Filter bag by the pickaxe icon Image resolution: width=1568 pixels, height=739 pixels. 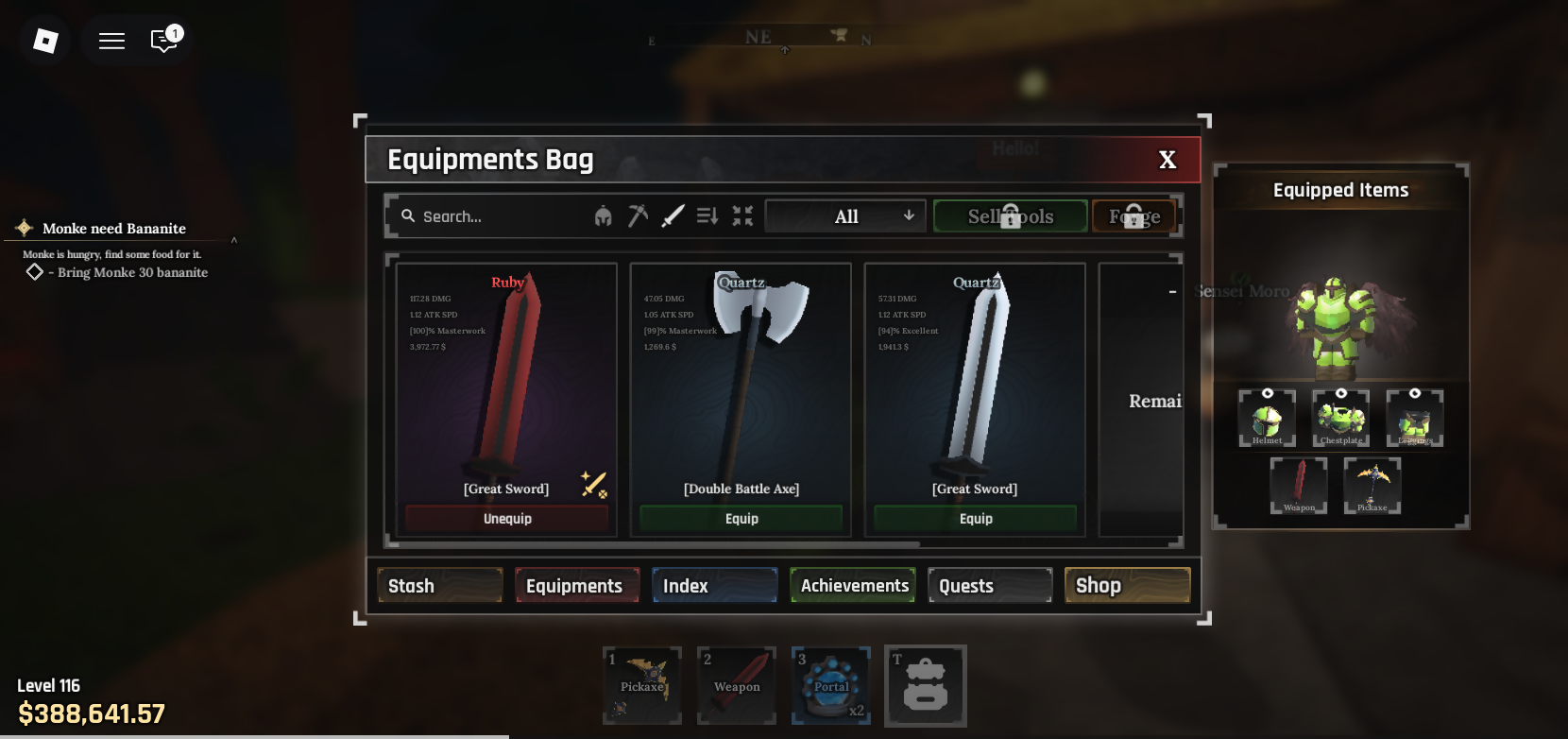(638, 216)
